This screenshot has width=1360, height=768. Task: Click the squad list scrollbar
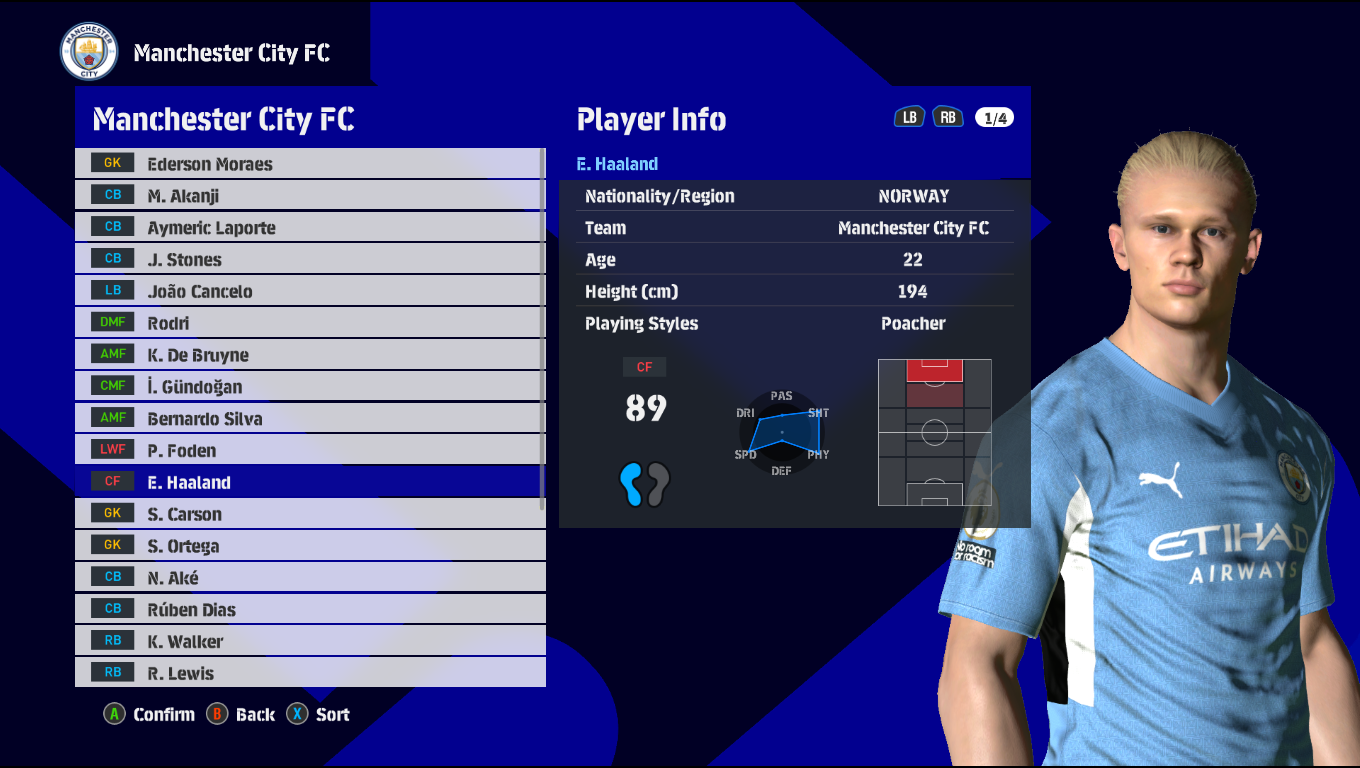543,330
